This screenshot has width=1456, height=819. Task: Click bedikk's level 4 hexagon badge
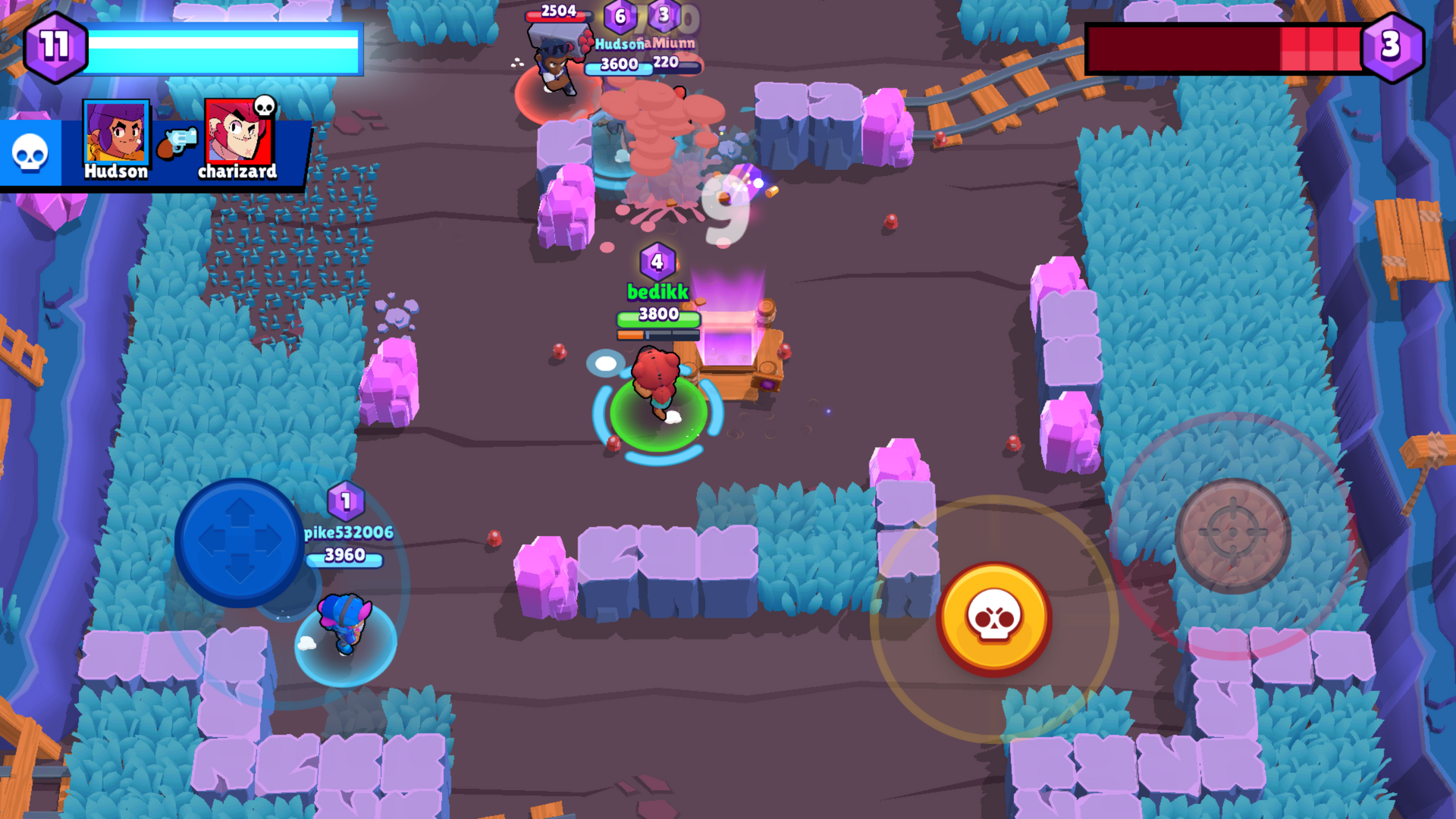(x=657, y=262)
